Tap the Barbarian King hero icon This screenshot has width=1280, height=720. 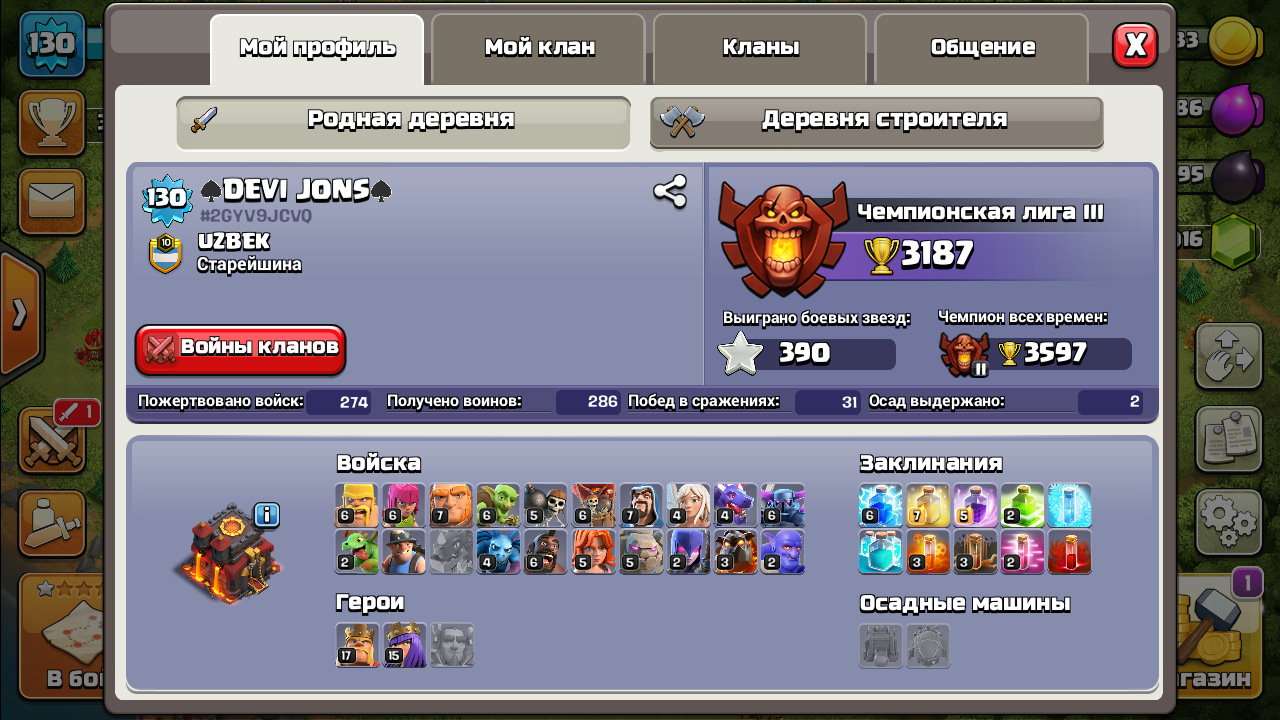(x=357, y=645)
